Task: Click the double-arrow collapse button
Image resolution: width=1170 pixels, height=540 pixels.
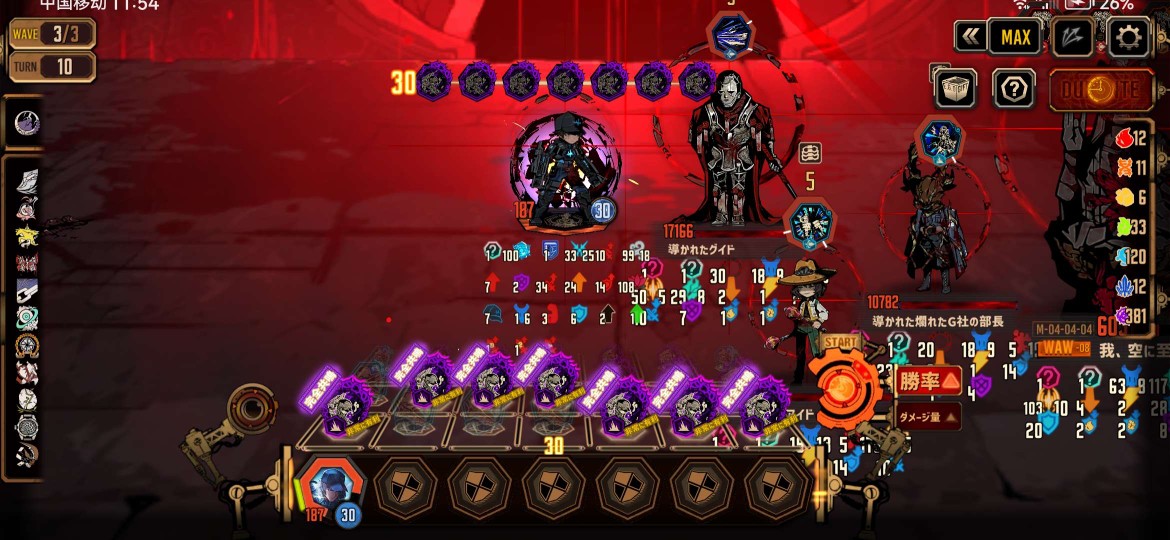Action: (969, 38)
